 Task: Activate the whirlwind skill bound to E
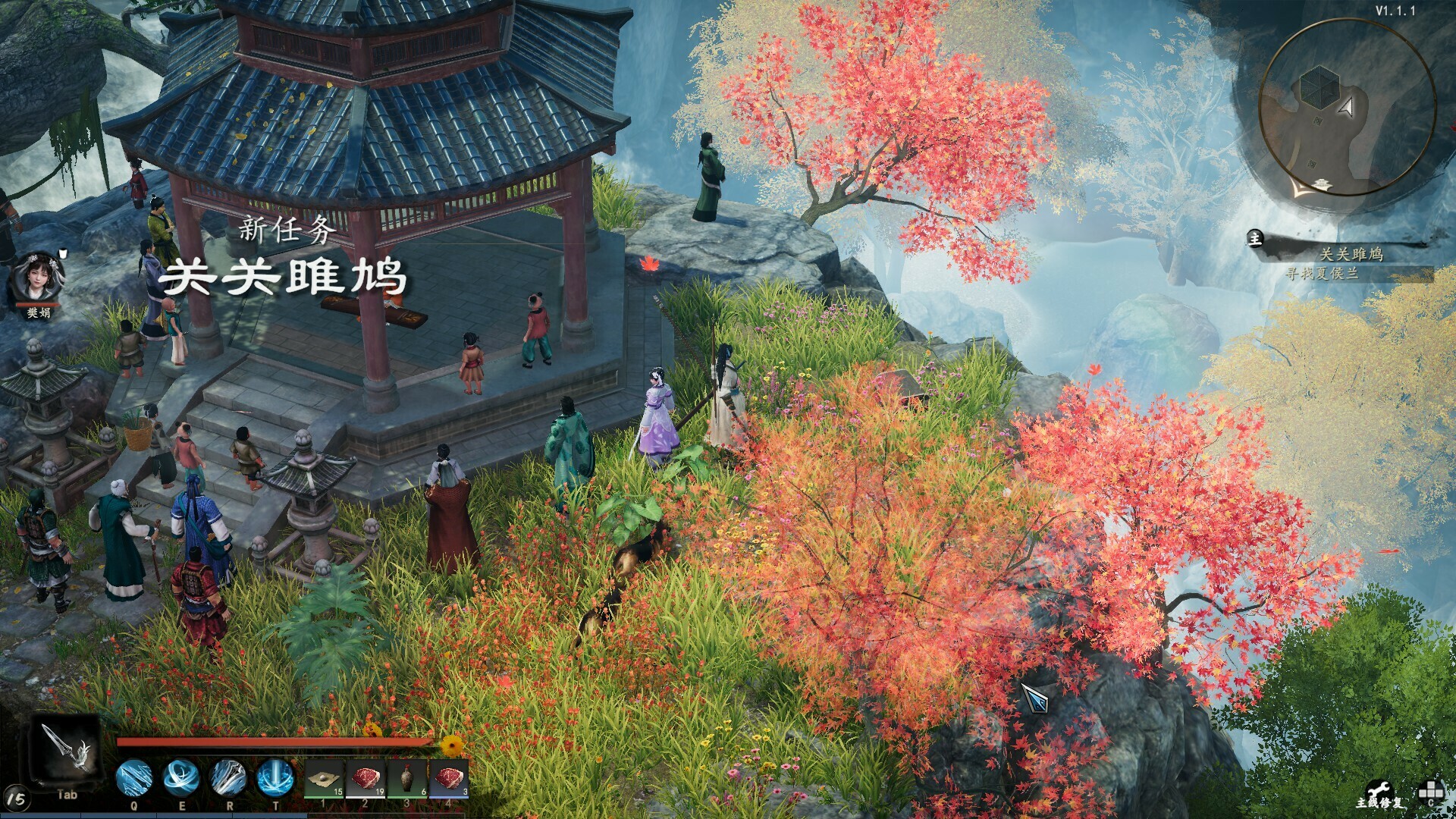tap(182, 777)
